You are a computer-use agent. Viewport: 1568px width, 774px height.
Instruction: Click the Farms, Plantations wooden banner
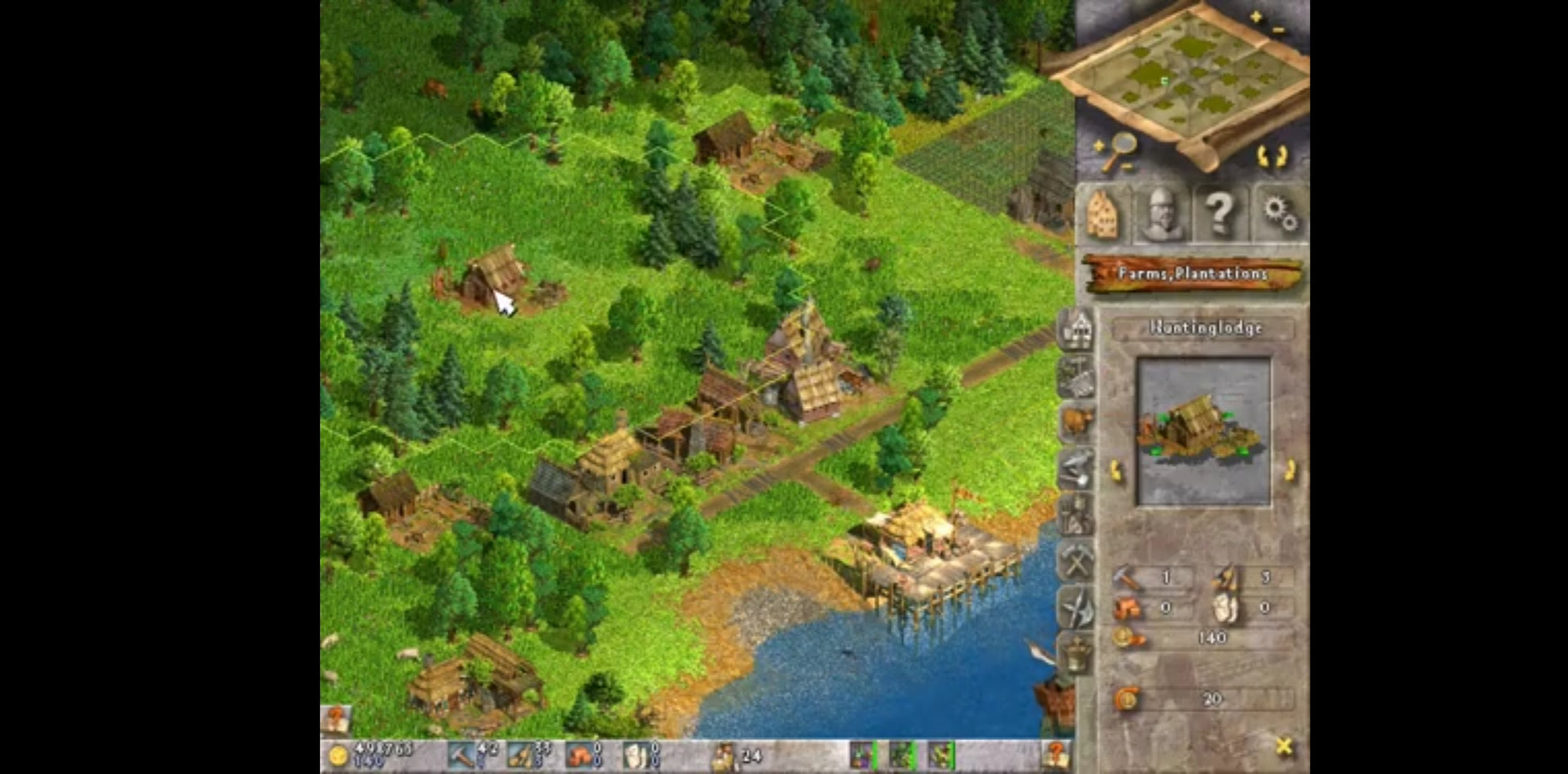coord(1193,274)
